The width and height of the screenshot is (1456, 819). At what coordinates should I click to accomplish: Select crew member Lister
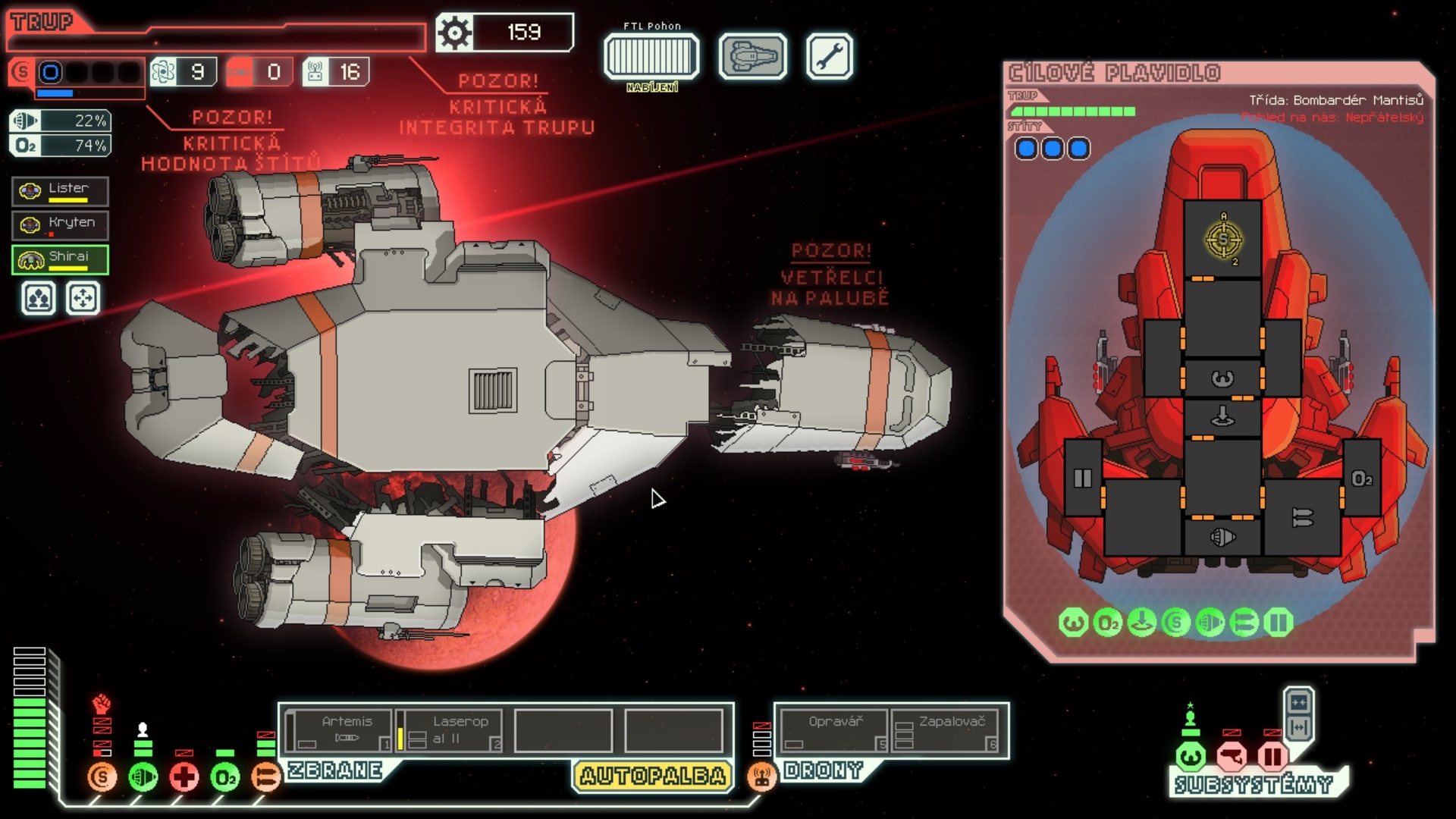pyautogui.click(x=60, y=190)
